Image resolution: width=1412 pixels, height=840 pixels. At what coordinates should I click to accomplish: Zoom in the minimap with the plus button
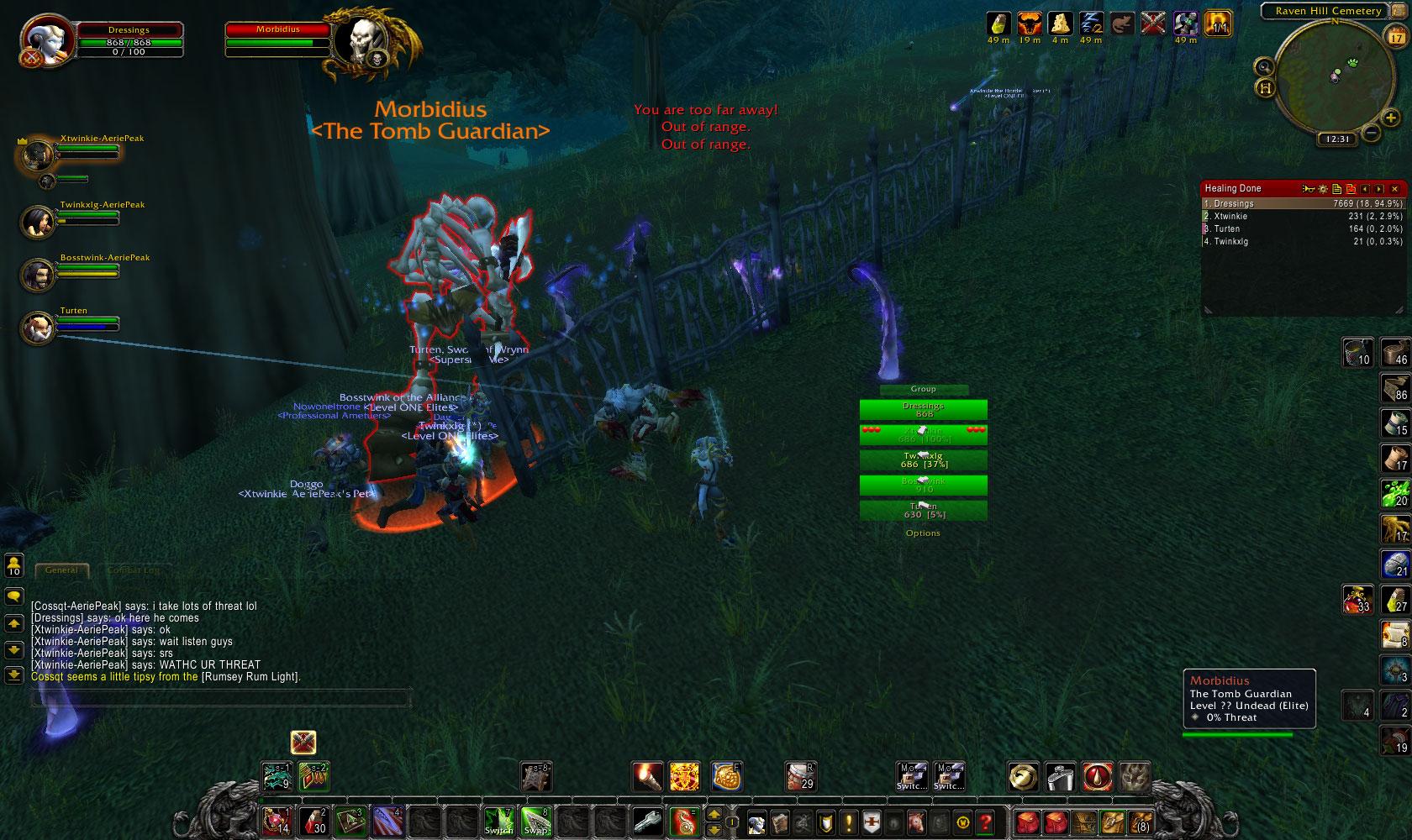(1391, 118)
